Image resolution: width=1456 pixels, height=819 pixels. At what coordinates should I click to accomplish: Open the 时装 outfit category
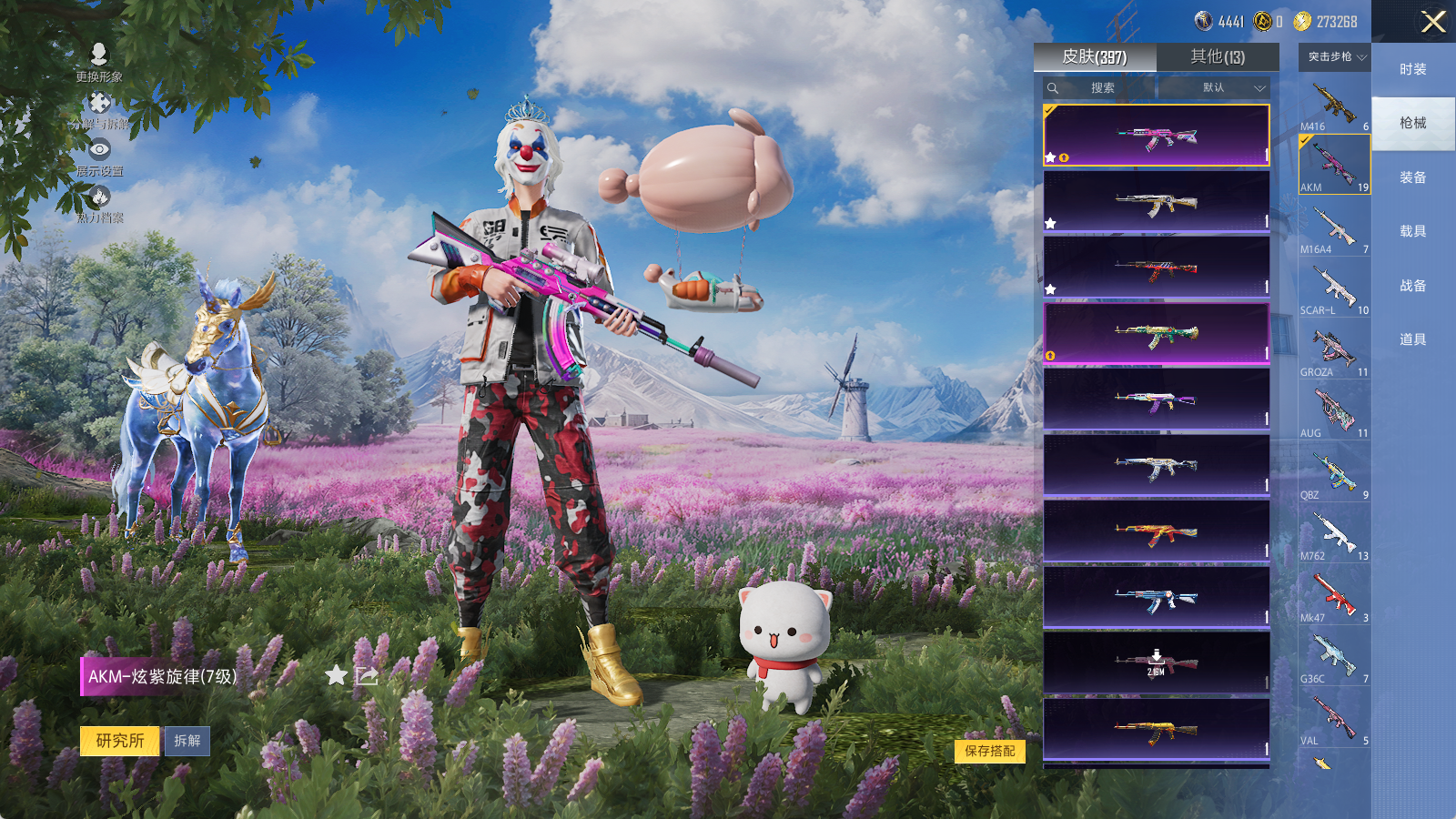(1412, 69)
